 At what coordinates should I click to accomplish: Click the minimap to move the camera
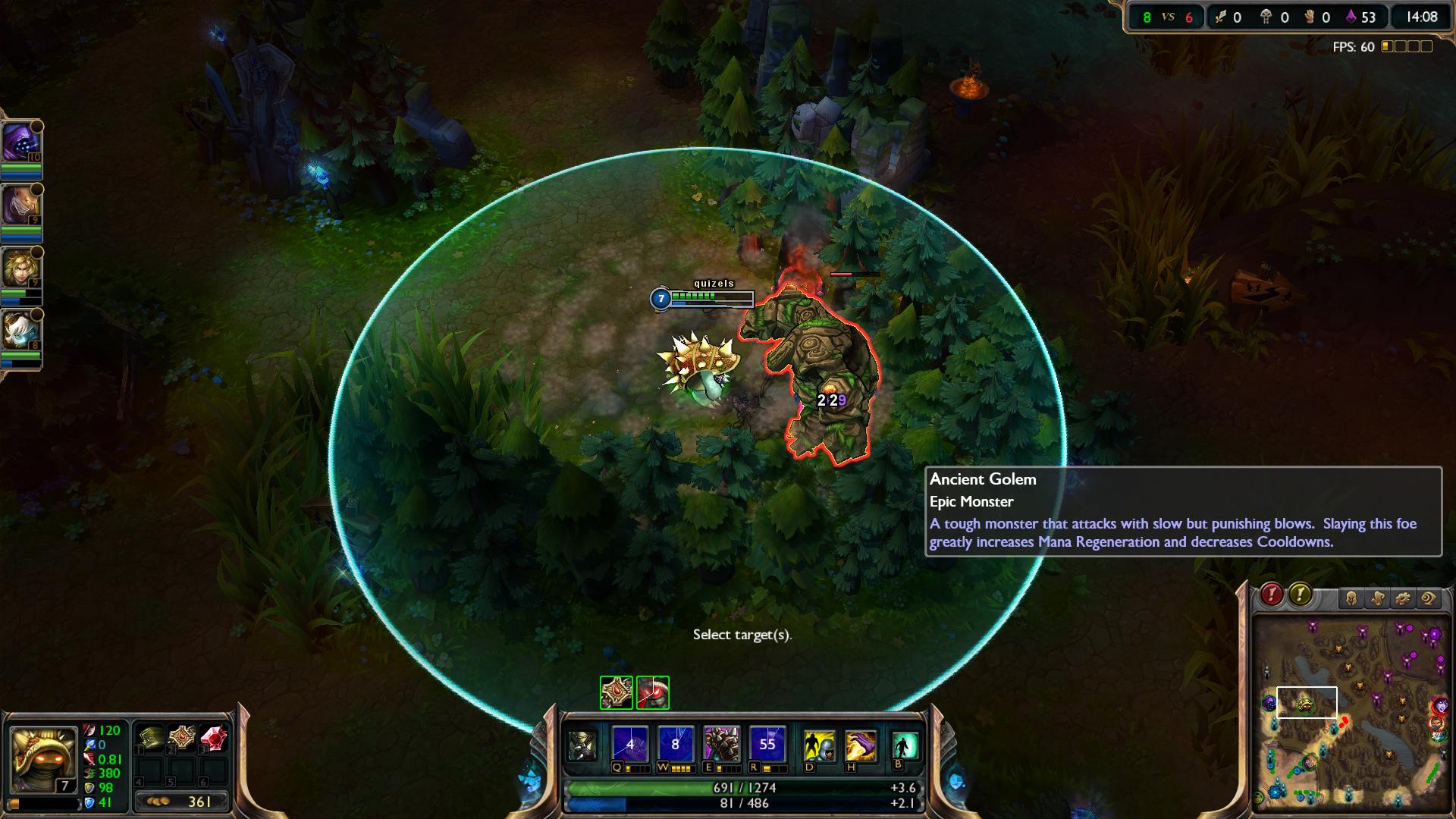1350,713
